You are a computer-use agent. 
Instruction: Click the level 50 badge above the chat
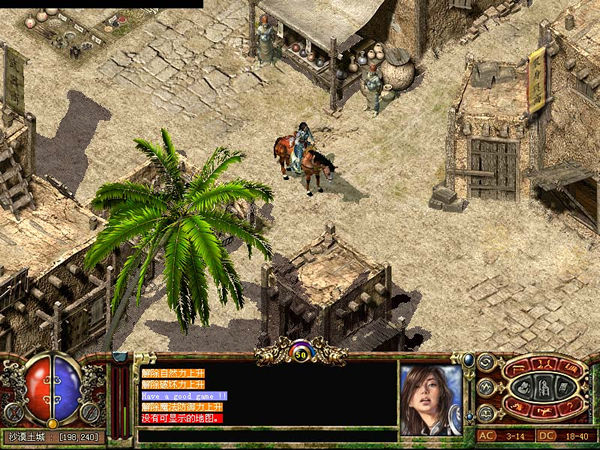coord(300,351)
